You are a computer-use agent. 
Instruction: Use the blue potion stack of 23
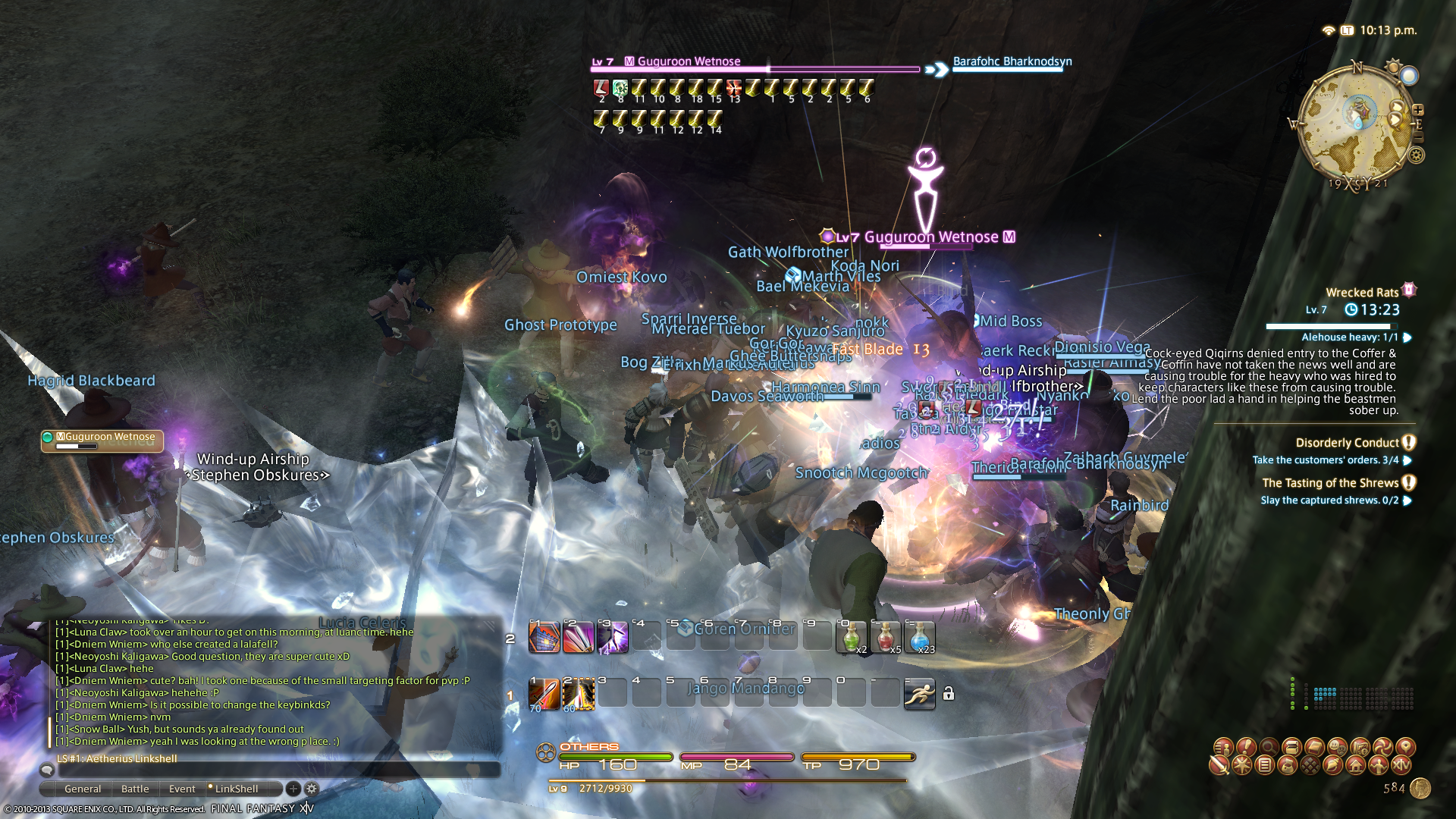coord(919,637)
